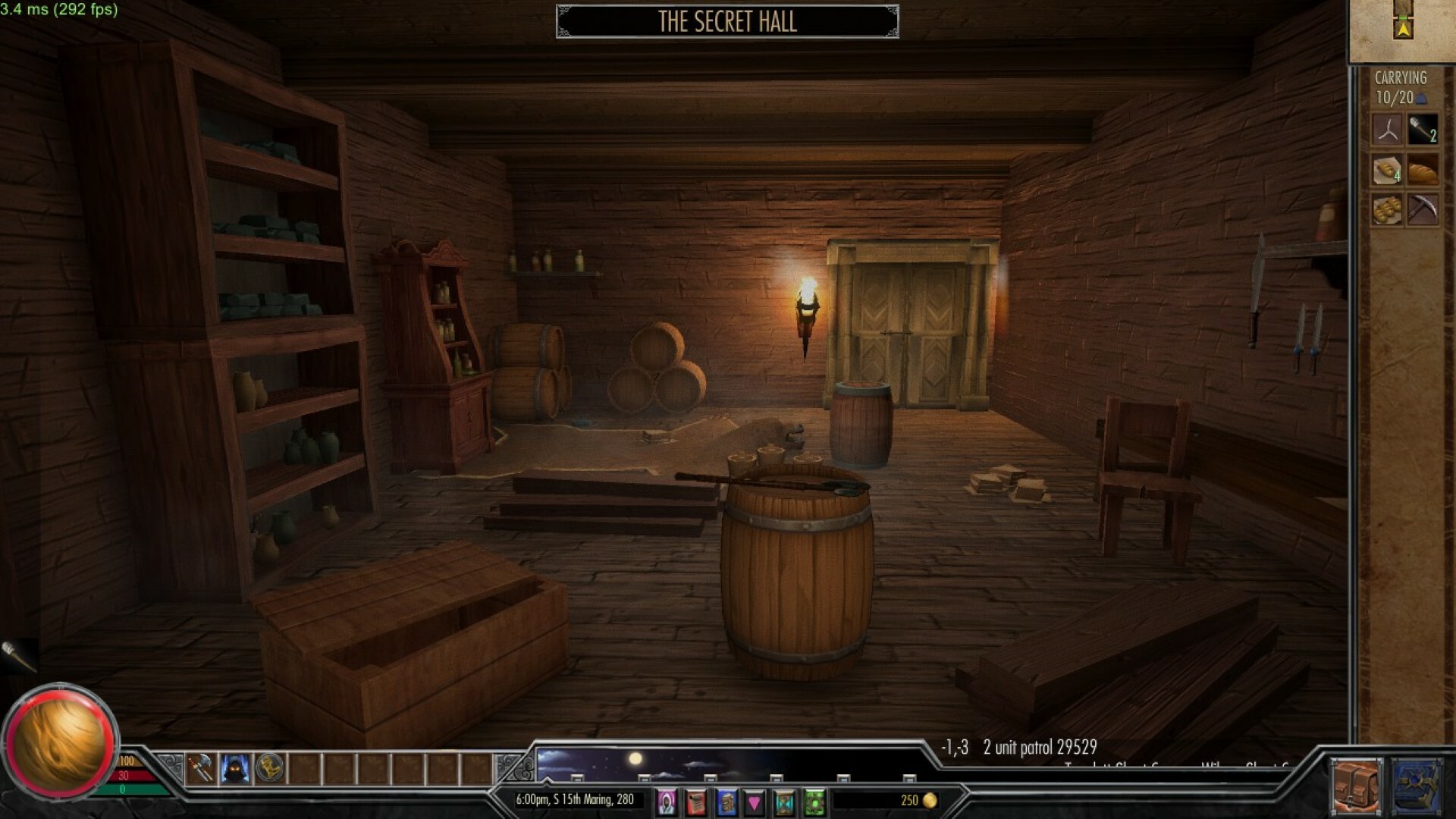This screenshot has width=1456, height=819.
Task: Click a marker on the day-night timeline
Action: pos(579,777)
